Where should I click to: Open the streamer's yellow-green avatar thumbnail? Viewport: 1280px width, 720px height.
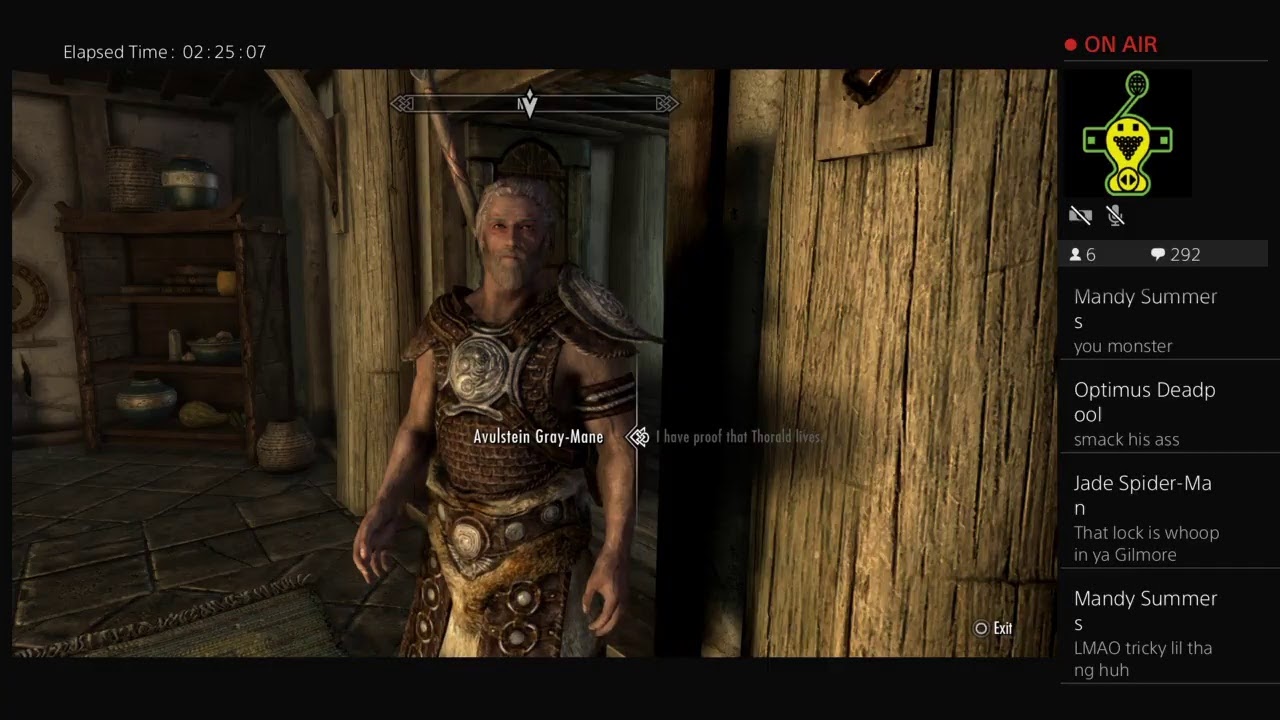tap(1127, 133)
